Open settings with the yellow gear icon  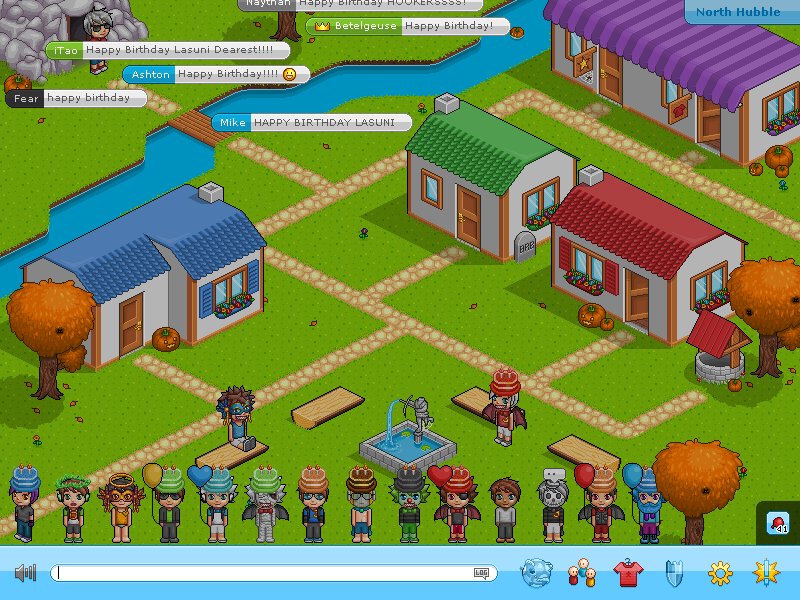720,573
